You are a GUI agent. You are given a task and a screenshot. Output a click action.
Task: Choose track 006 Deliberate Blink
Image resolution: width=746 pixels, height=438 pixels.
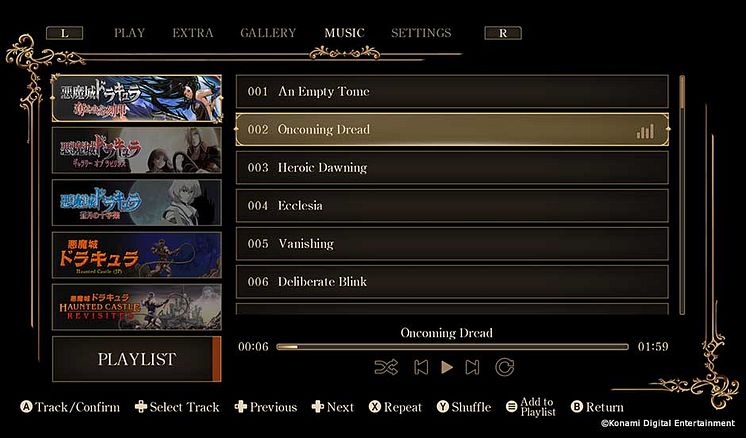point(451,282)
